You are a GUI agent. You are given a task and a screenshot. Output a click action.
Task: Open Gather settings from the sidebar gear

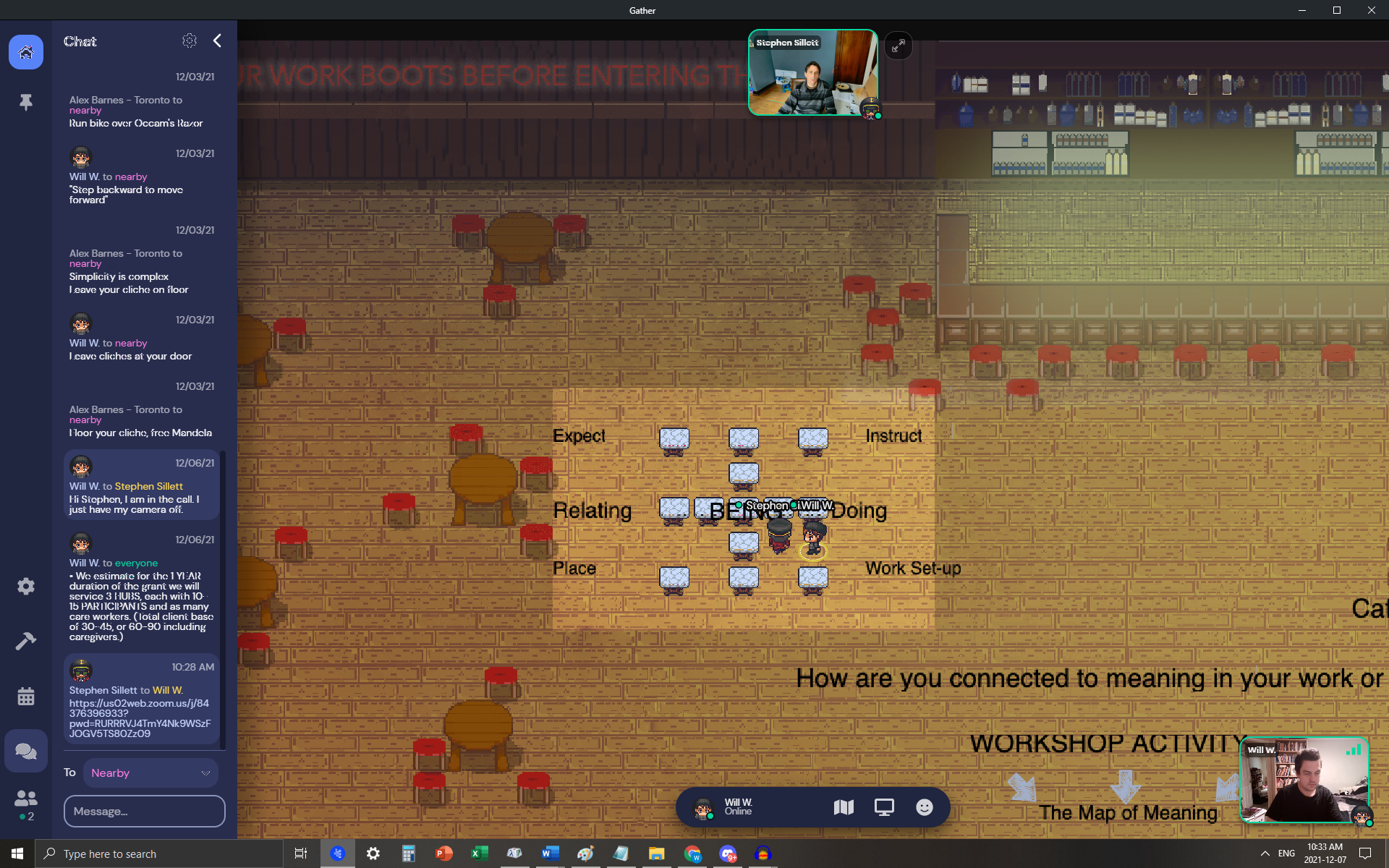(x=26, y=586)
